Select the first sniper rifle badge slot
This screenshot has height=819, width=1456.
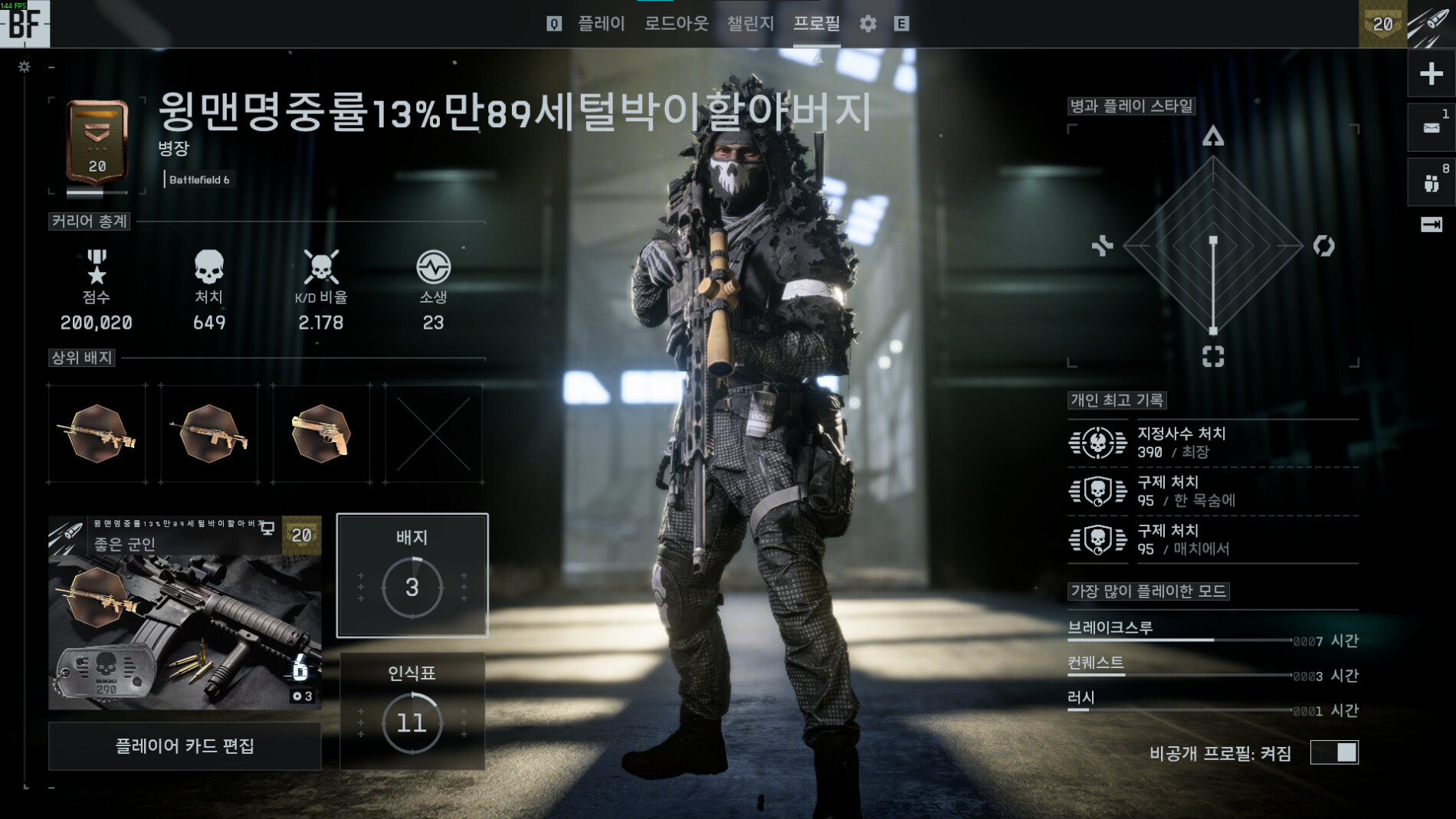(97, 434)
